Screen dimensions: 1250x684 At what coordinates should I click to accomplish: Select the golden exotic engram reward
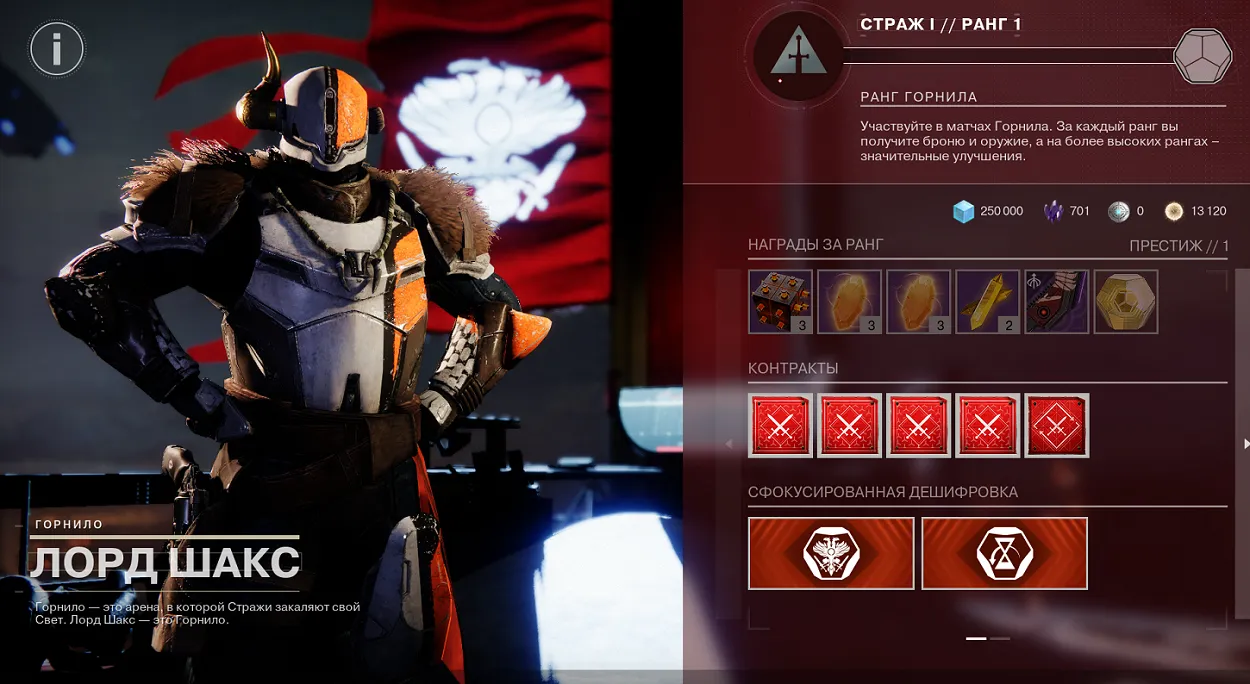coord(1125,301)
